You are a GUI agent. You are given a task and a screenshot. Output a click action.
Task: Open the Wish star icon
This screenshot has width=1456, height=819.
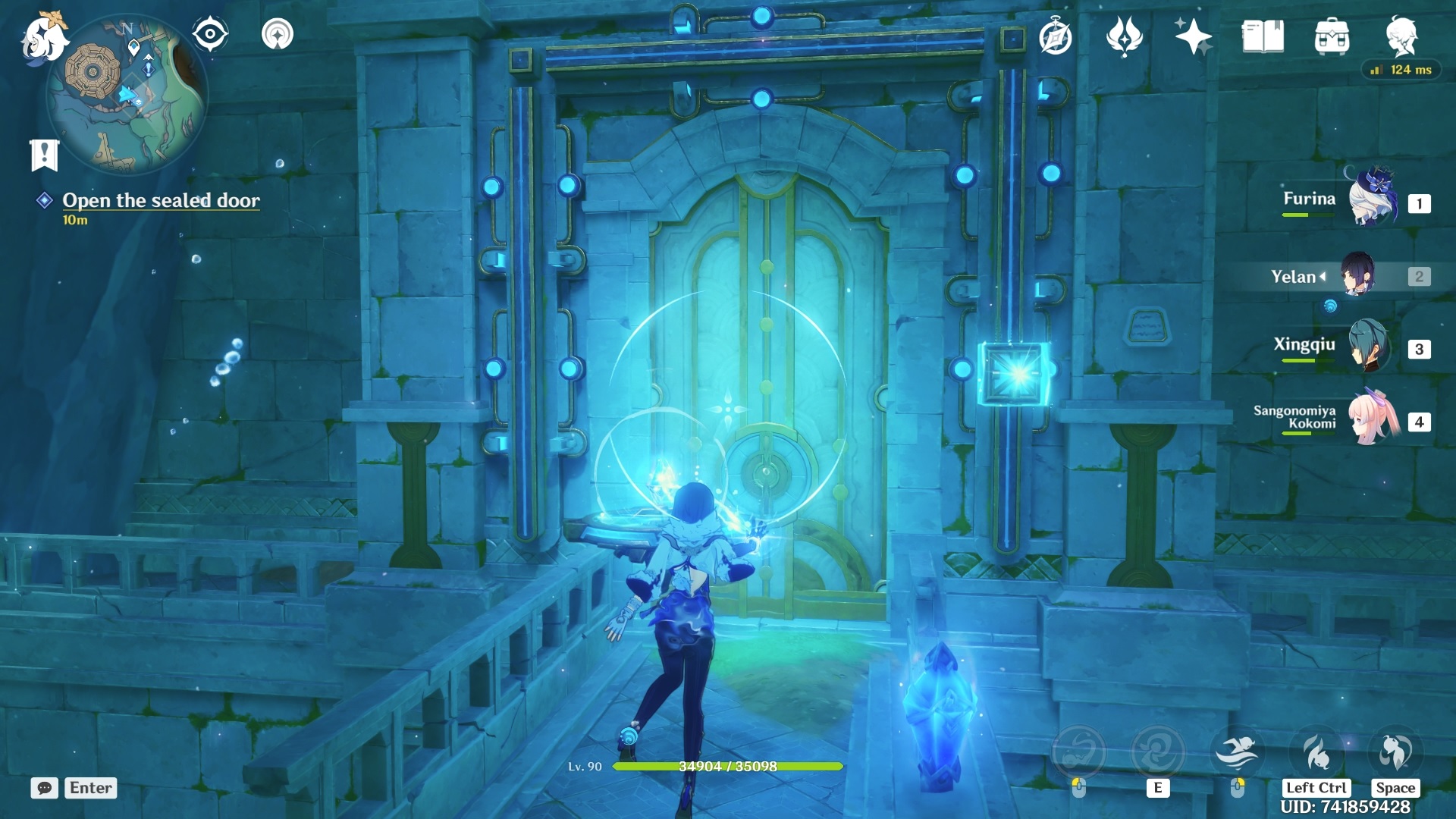[1193, 36]
